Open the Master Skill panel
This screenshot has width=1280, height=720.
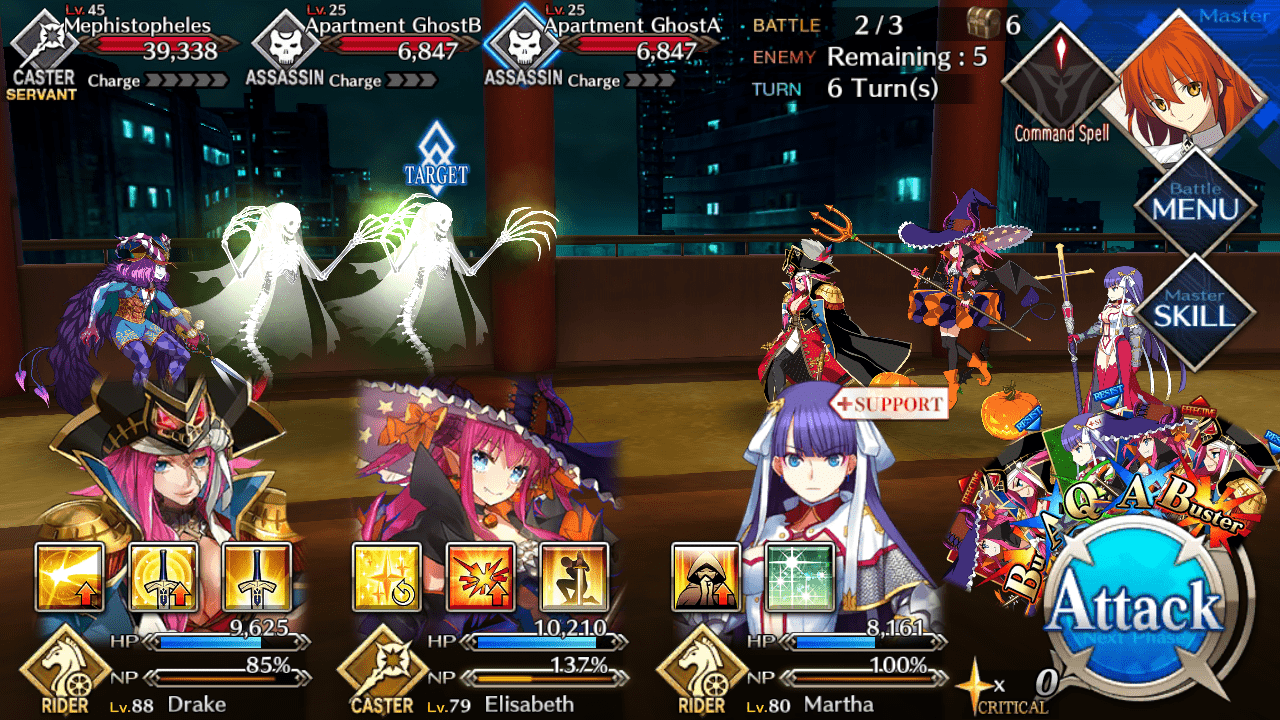pyautogui.click(x=1195, y=308)
